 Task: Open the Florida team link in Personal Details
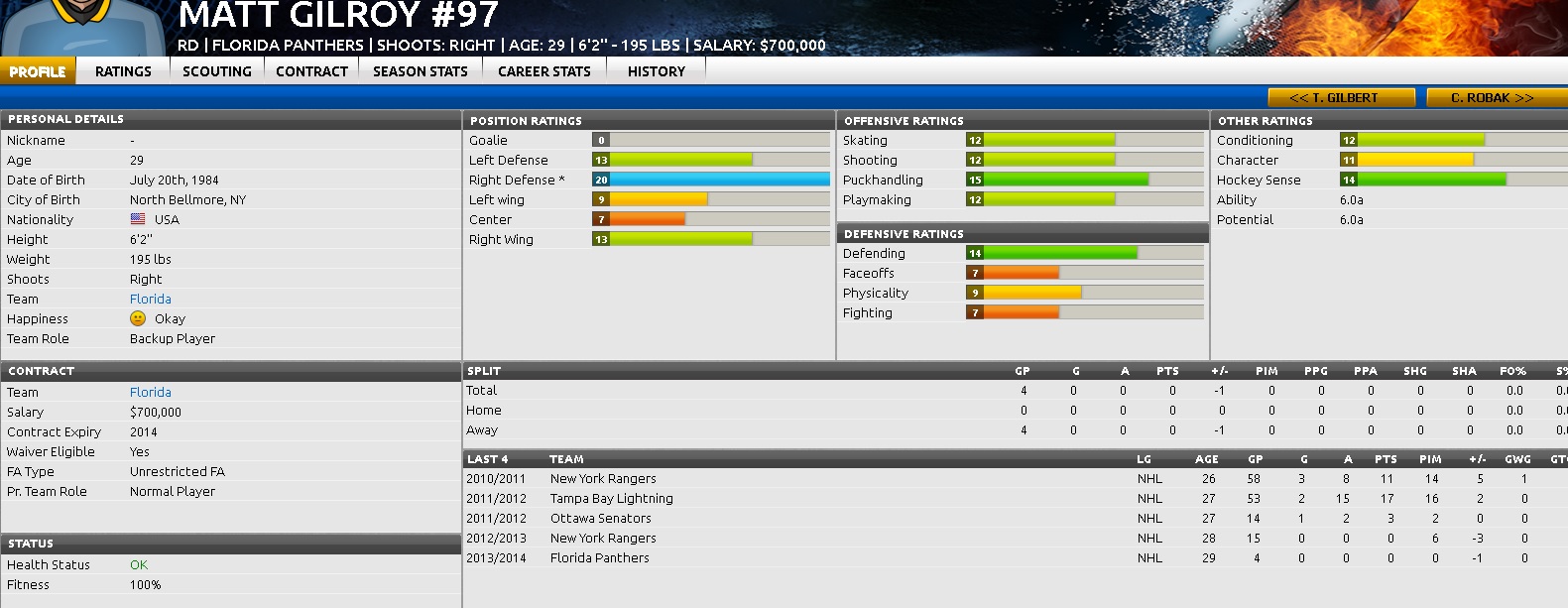(x=151, y=299)
